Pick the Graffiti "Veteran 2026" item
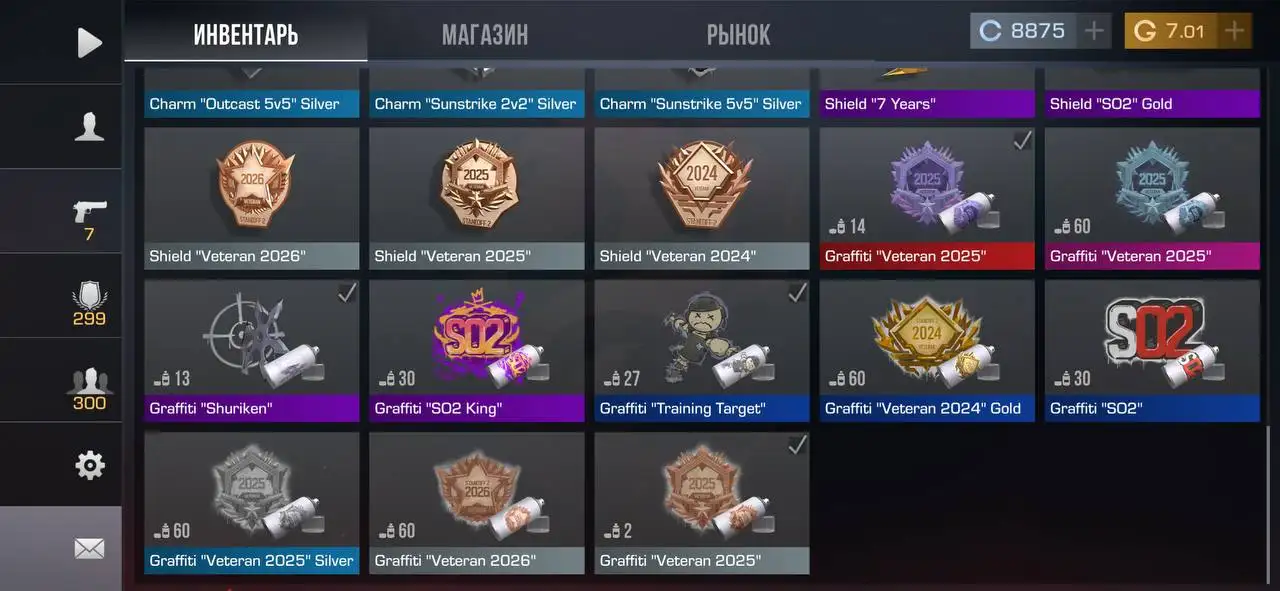The width and height of the screenshot is (1280, 591). tap(476, 503)
